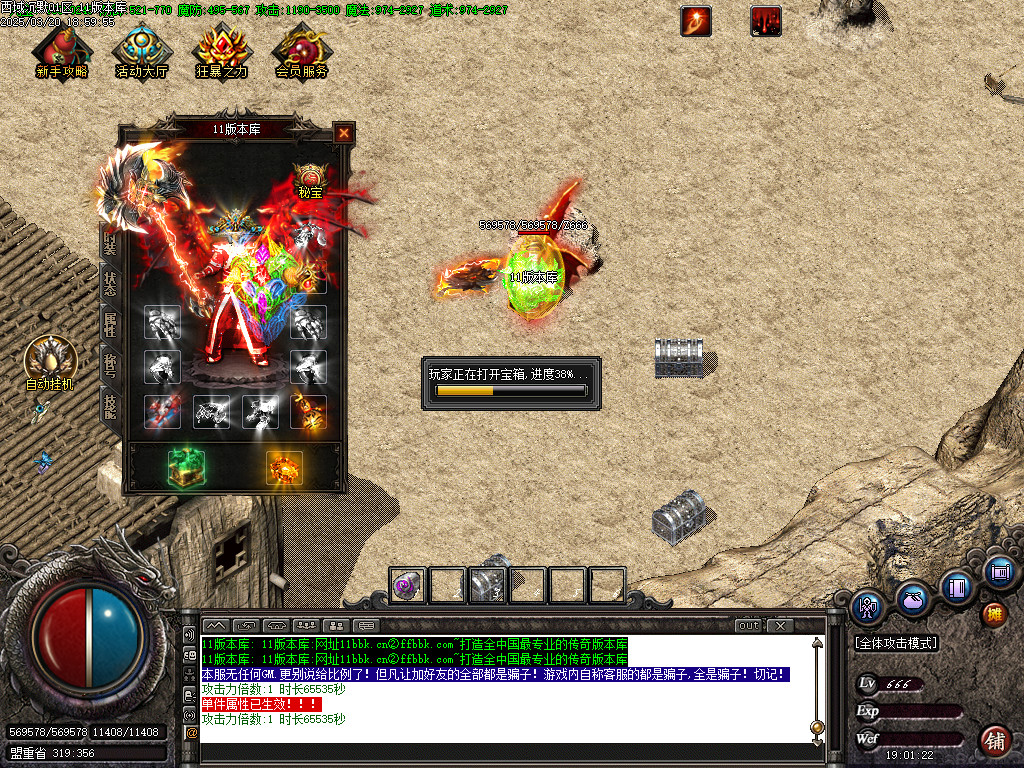The width and height of the screenshot is (1024, 768).
Task: Open the red 铺 shop button
Action: point(994,741)
